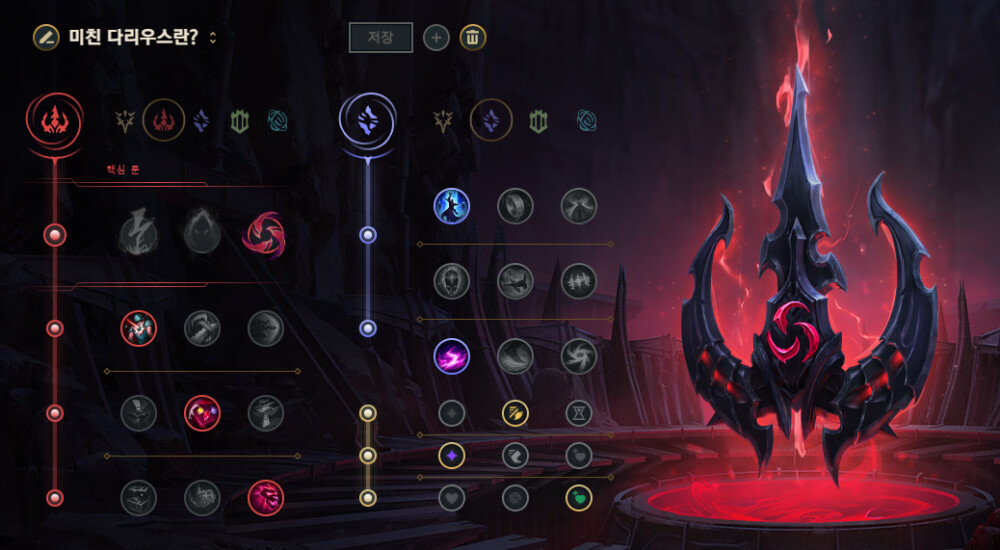
Task: Click the 저장 save button
Action: pos(380,38)
